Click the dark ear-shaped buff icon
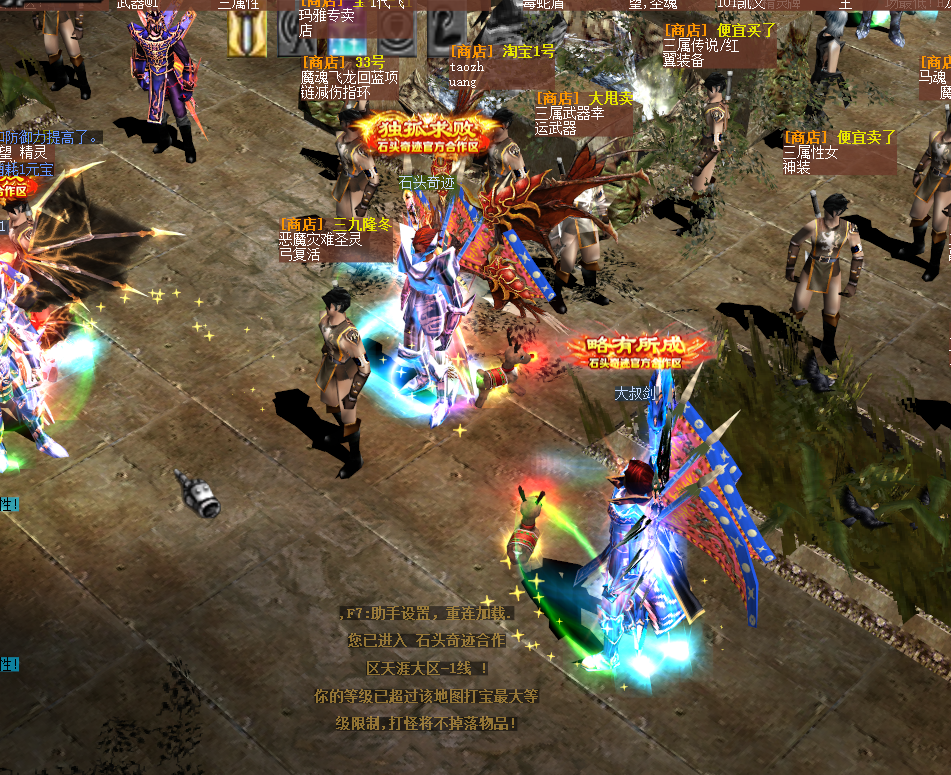Screen dimensions: 951x775 click(445, 30)
